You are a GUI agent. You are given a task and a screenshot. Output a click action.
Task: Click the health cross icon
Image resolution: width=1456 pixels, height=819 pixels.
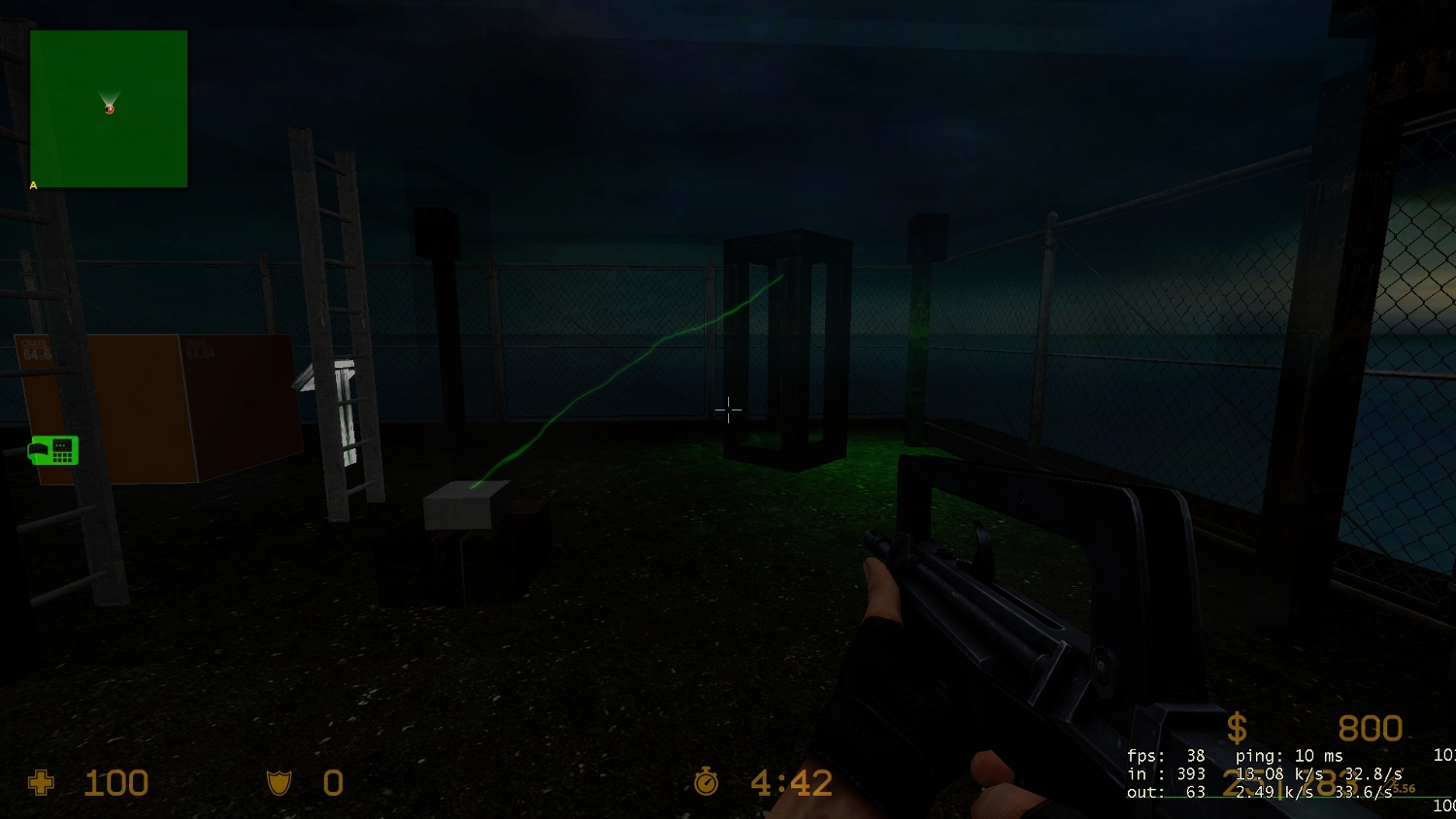[41, 782]
